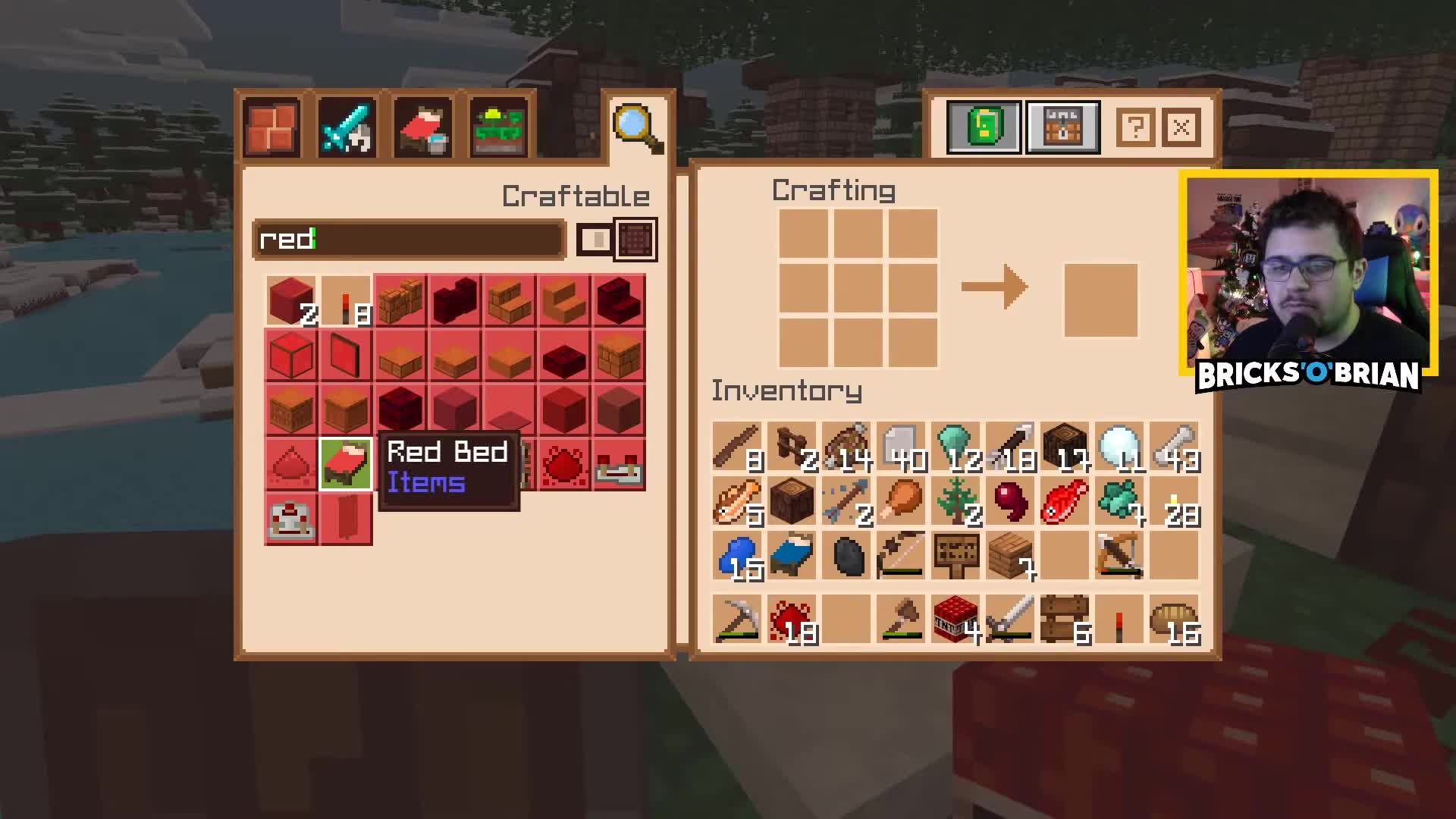1456x819 pixels.
Task: Open the food and plants recipe tab
Action: pyautogui.click(x=498, y=127)
